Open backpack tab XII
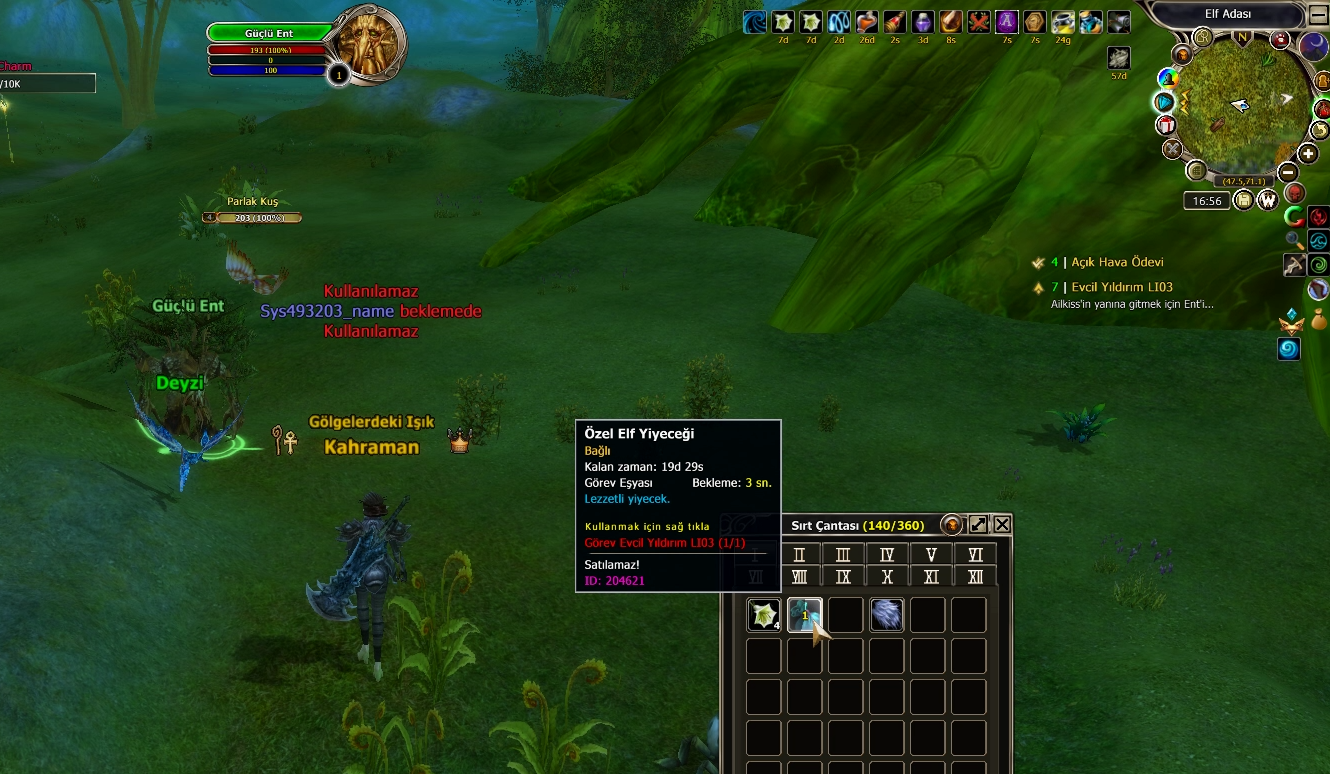Viewport: 1330px width, 774px height. pyautogui.click(x=975, y=577)
